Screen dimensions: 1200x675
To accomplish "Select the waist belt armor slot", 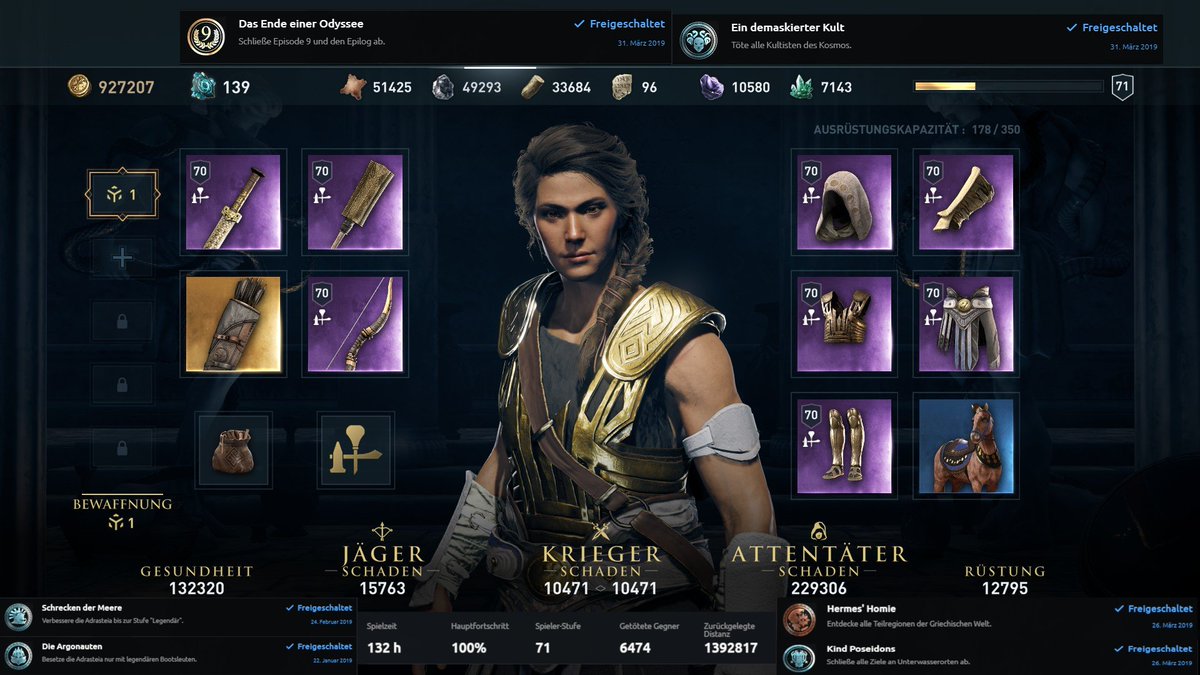I will point(966,324).
